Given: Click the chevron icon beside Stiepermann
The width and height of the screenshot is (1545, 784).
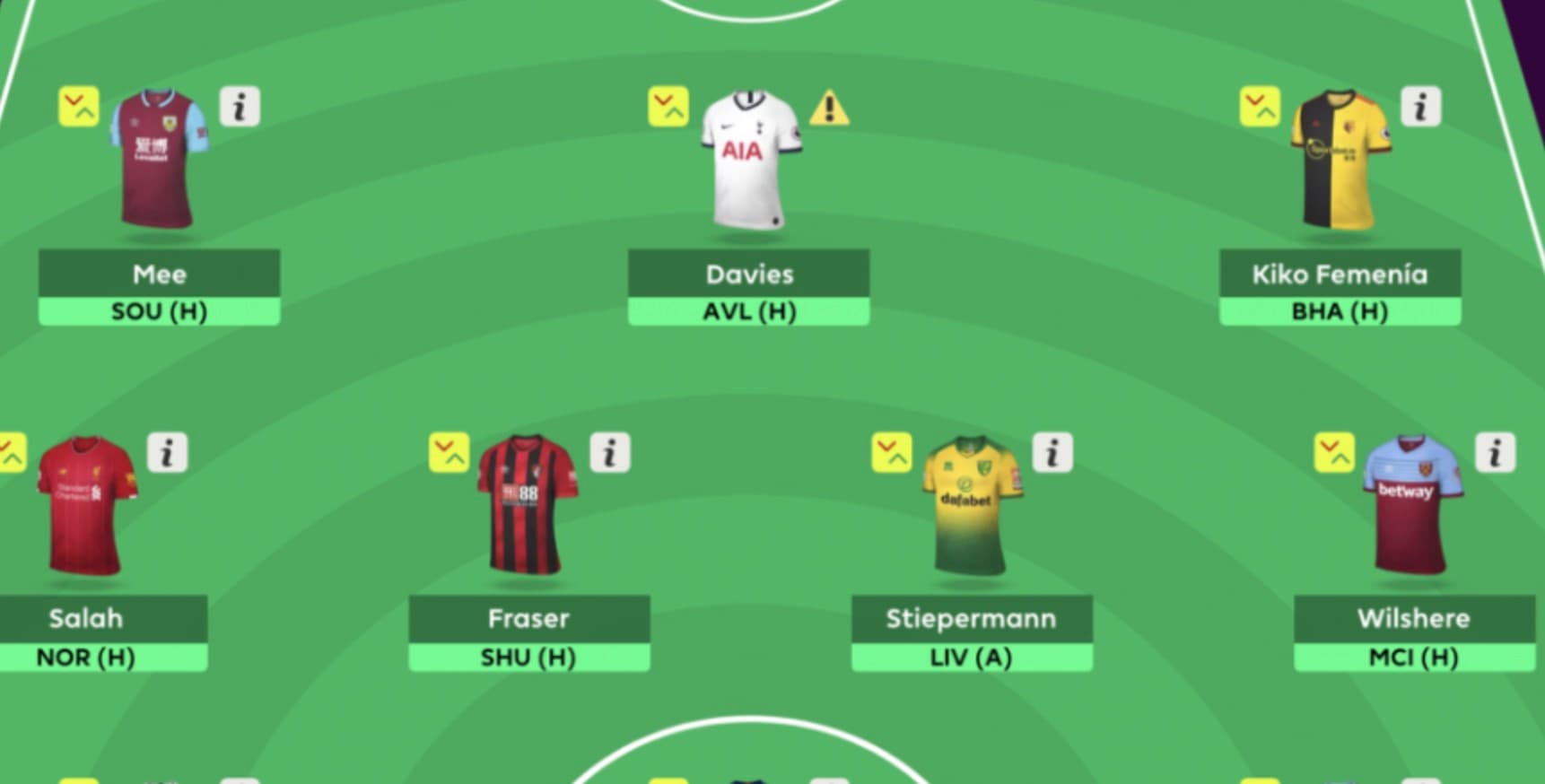Looking at the screenshot, I should pos(891,453).
